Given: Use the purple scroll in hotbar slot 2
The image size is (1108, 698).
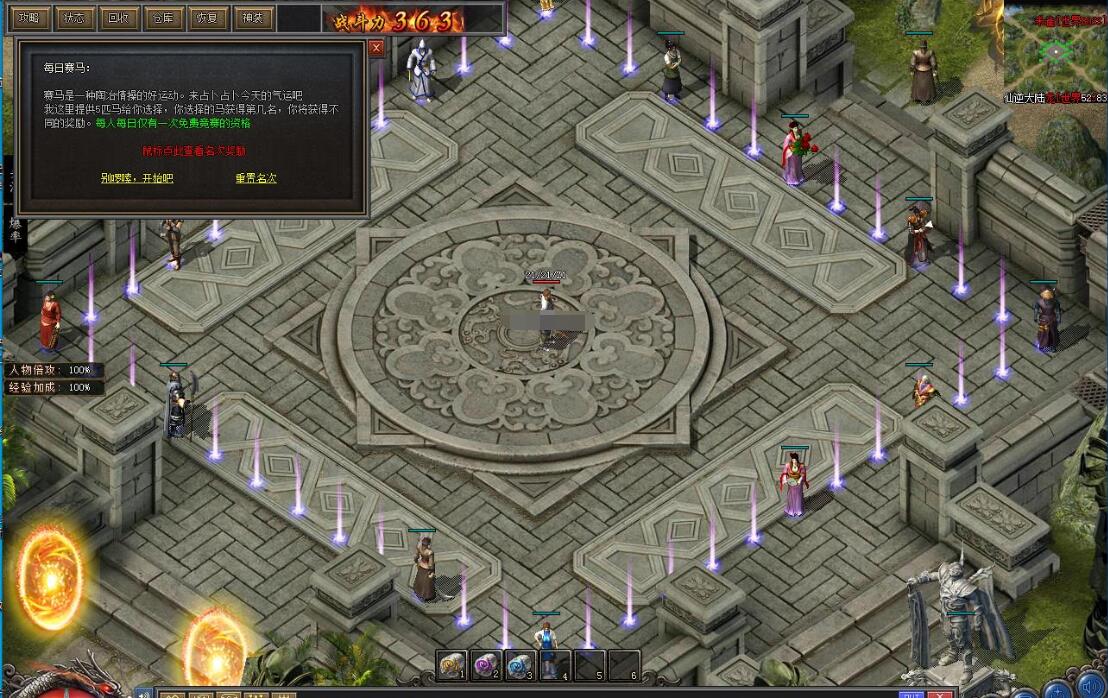Looking at the screenshot, I should tap(487, 665).
